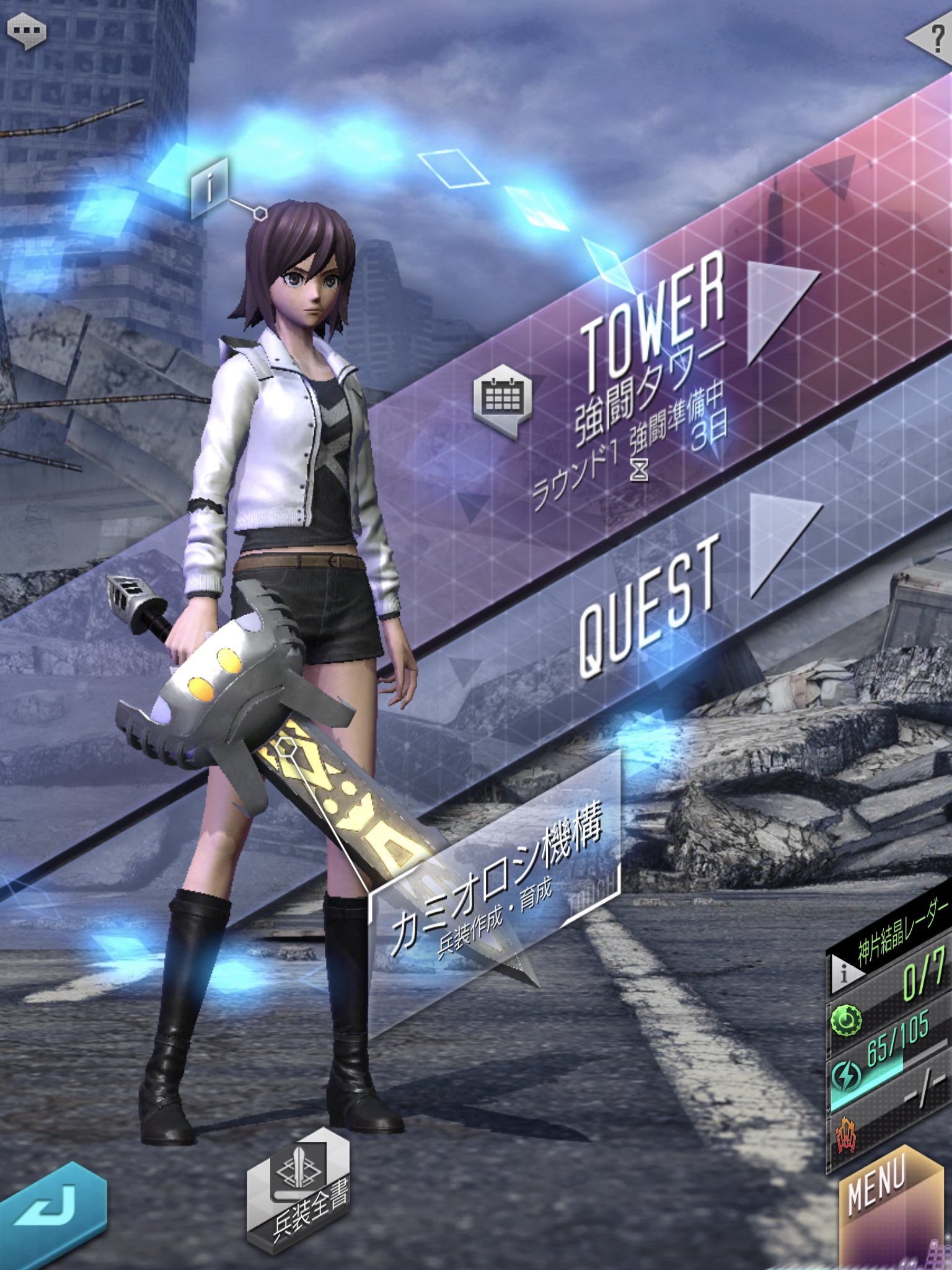Open the カミオロシ機構 weapon crafting panel
The width and height of the screenshot is (952, 1270).
tap(496, 881)
